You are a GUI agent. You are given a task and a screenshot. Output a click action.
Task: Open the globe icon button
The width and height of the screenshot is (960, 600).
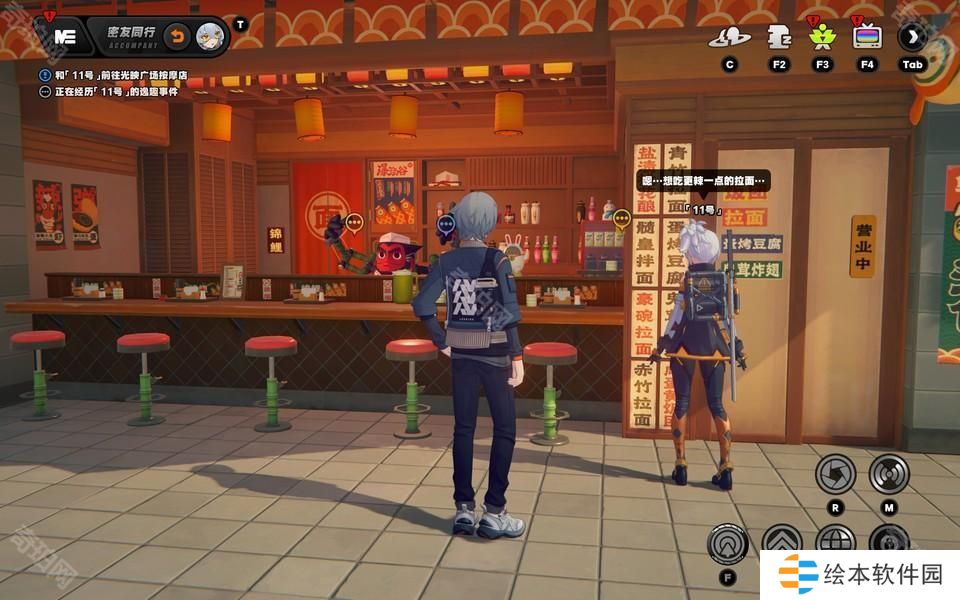[x=835, y=541]
